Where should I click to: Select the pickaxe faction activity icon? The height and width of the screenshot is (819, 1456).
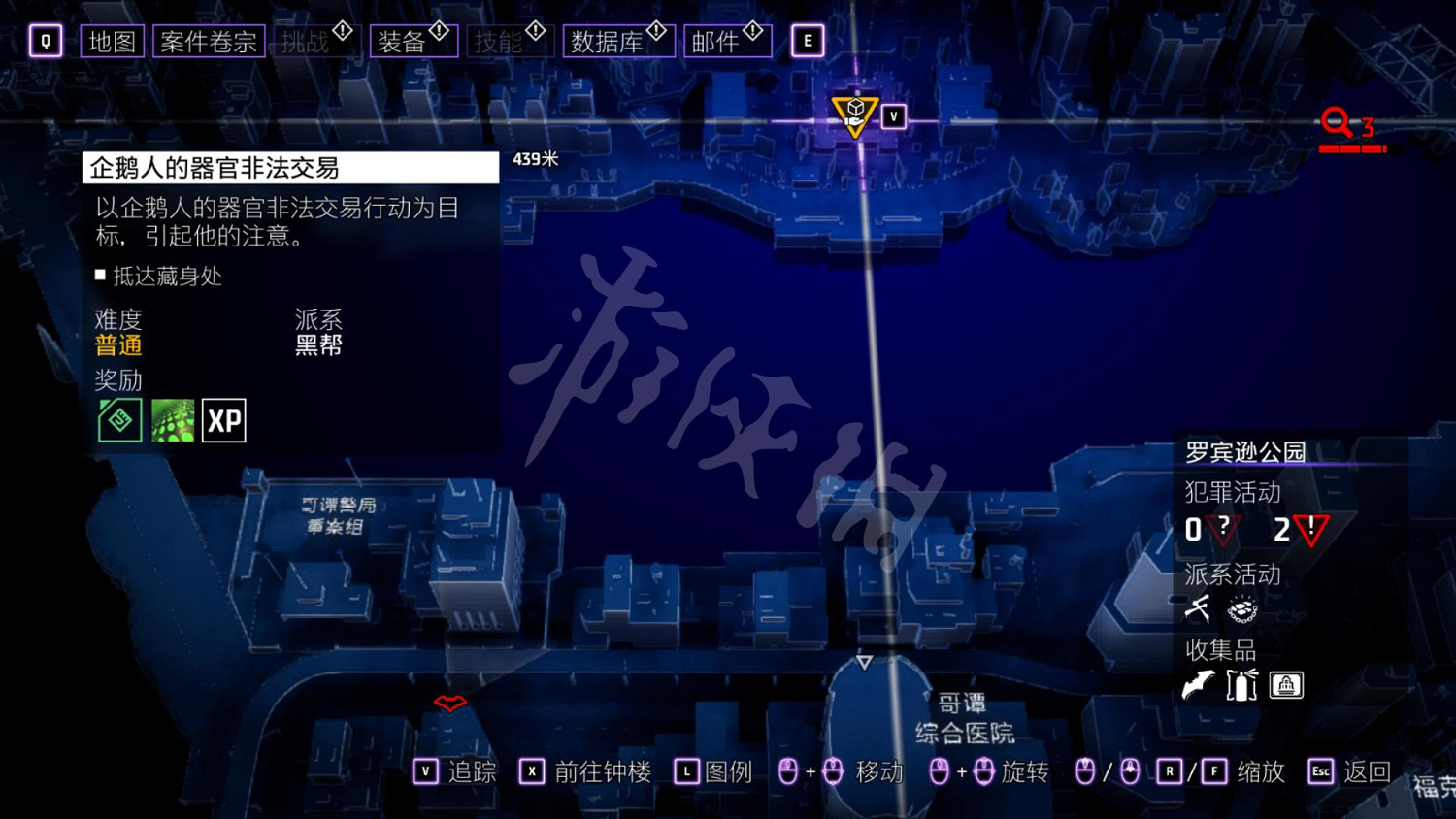(x=1198, y=609)
